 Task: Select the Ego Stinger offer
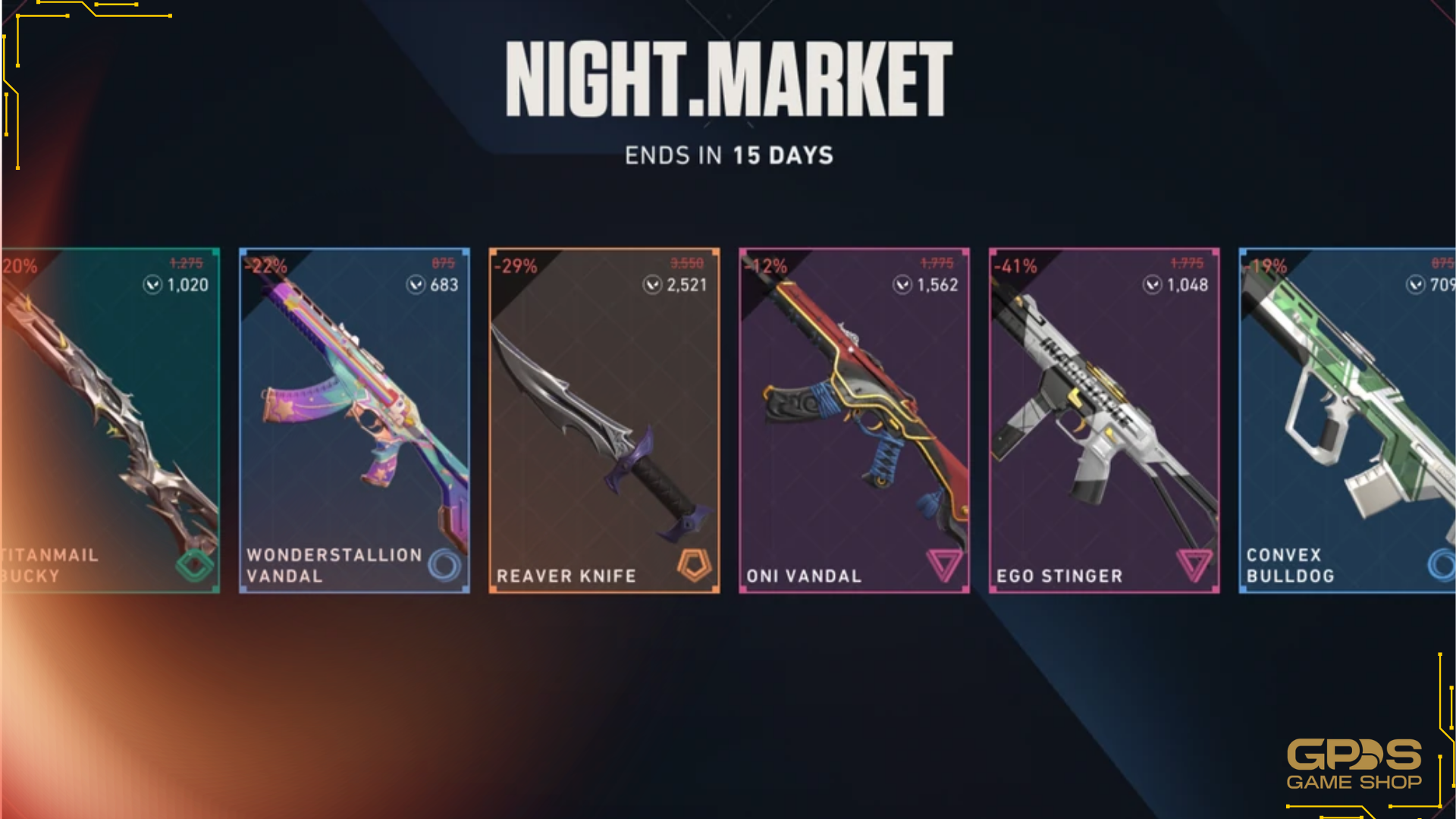click(1104, 421)
